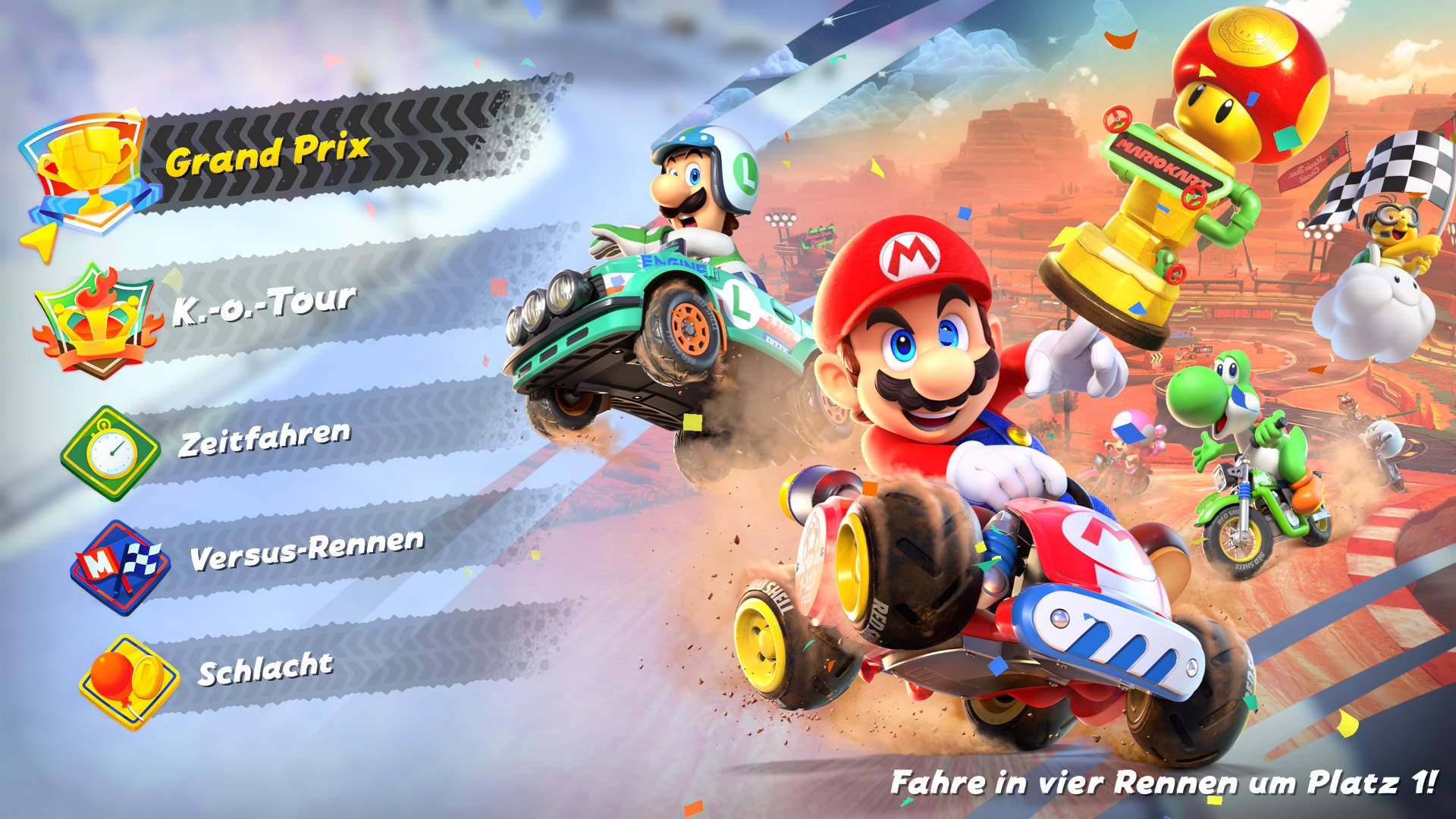Click the gold trophy Grand Prix icon

pos(89,173)
